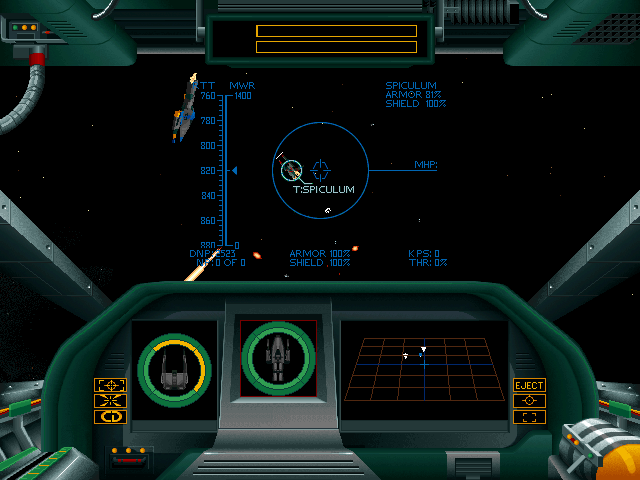This screenshot has height=480, width=640.
Task: Select the CD icon button
Action: click(x=110, y=417)
